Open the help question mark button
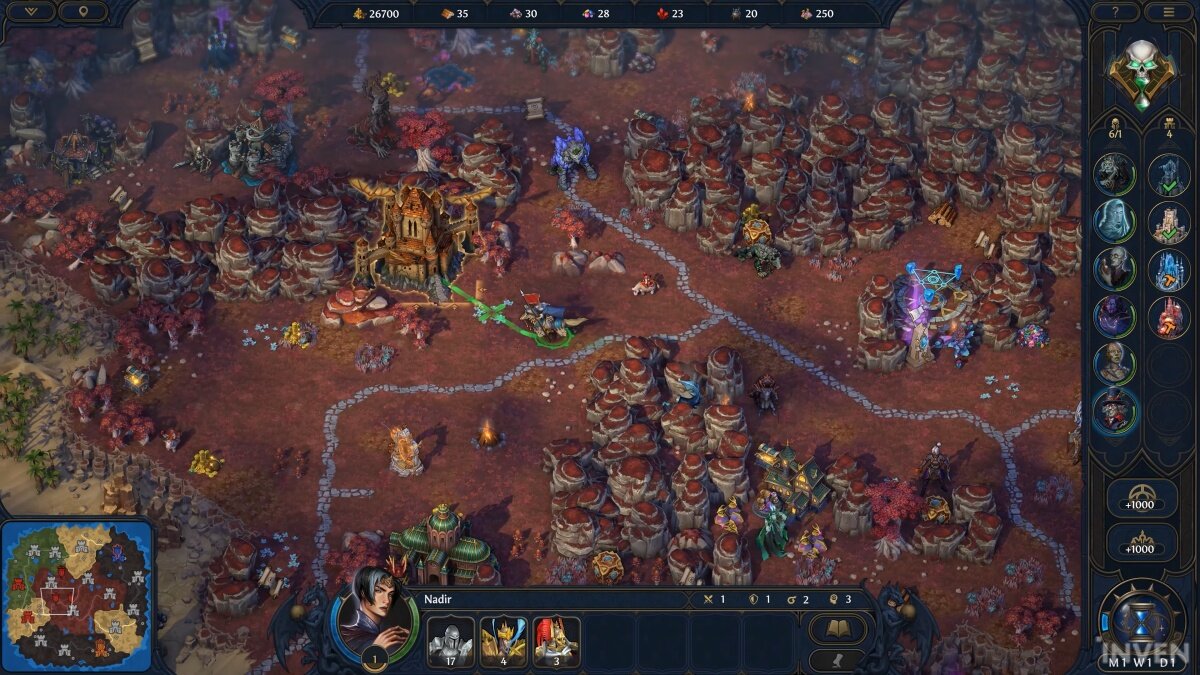Viewport: 1200px width, 675px height. (x=1115, y=12)
